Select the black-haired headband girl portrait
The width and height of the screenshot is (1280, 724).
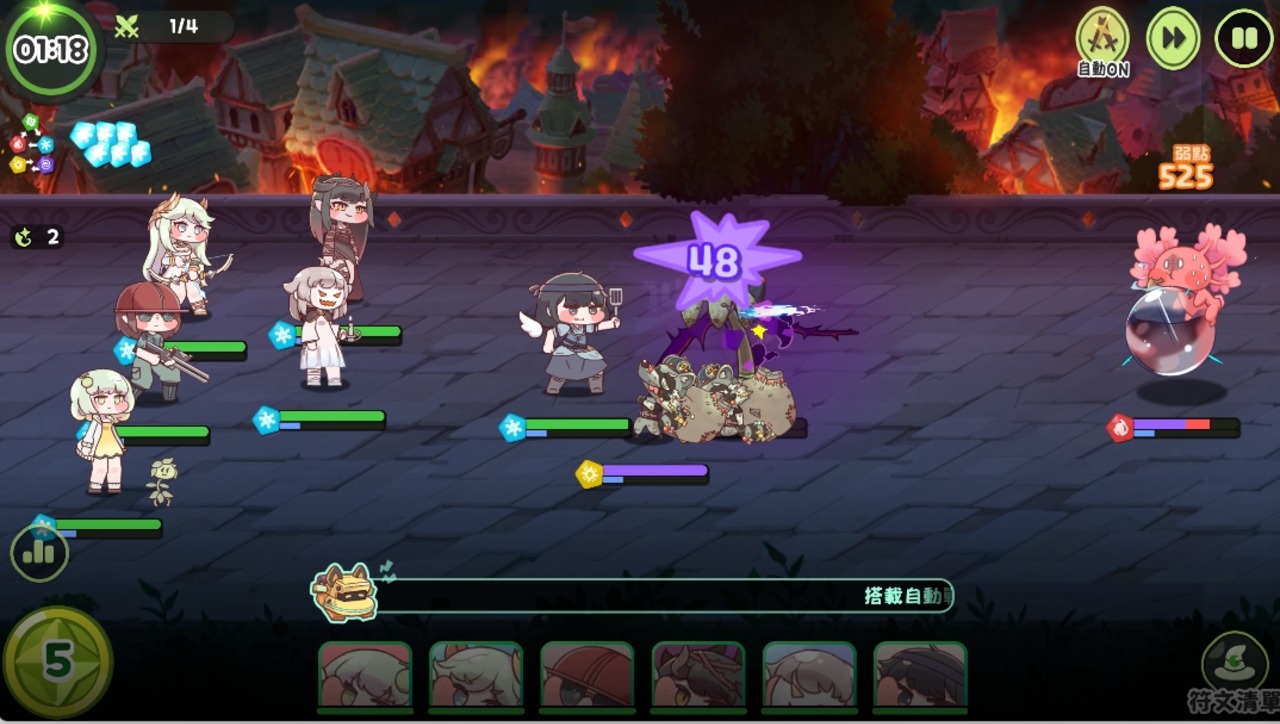920,677
